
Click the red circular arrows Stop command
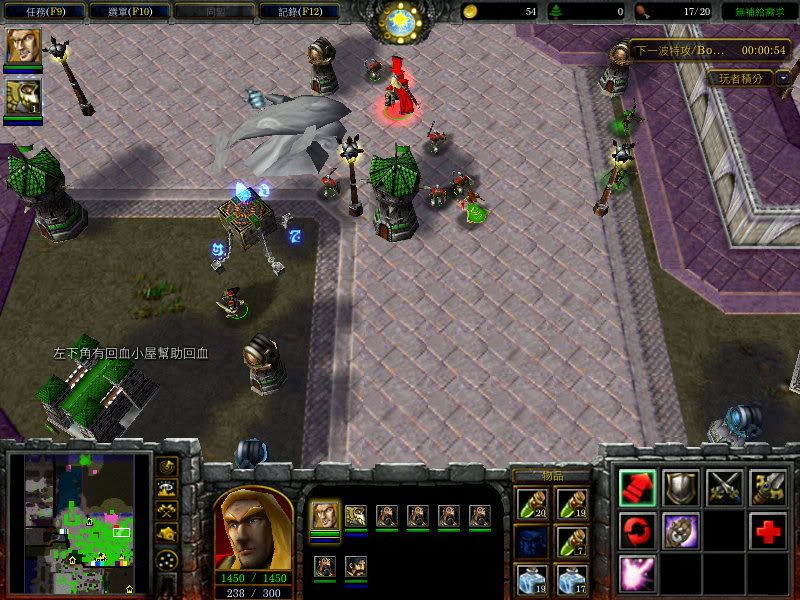coord(638,530)
